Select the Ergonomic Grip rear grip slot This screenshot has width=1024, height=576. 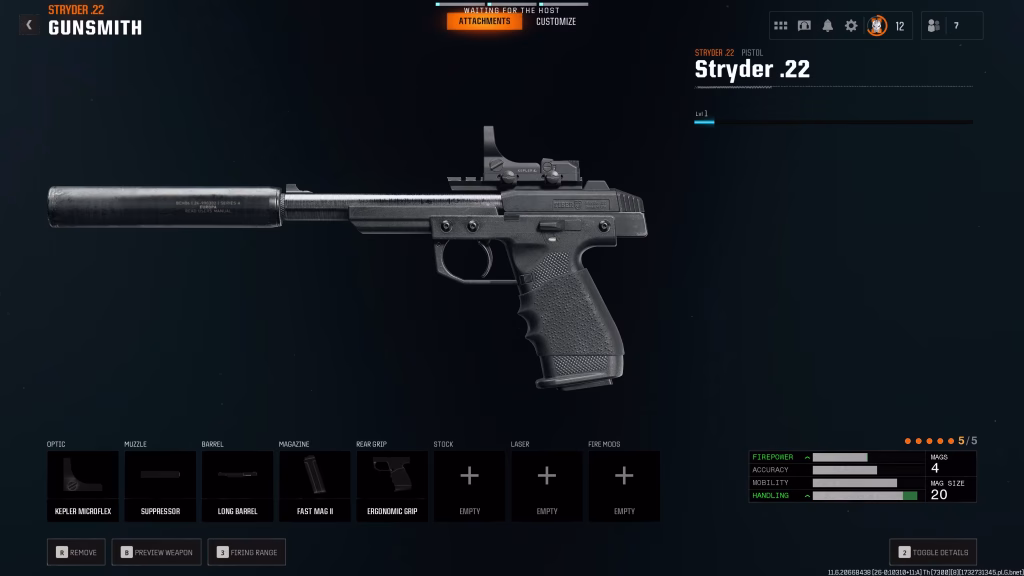point(392,486)
